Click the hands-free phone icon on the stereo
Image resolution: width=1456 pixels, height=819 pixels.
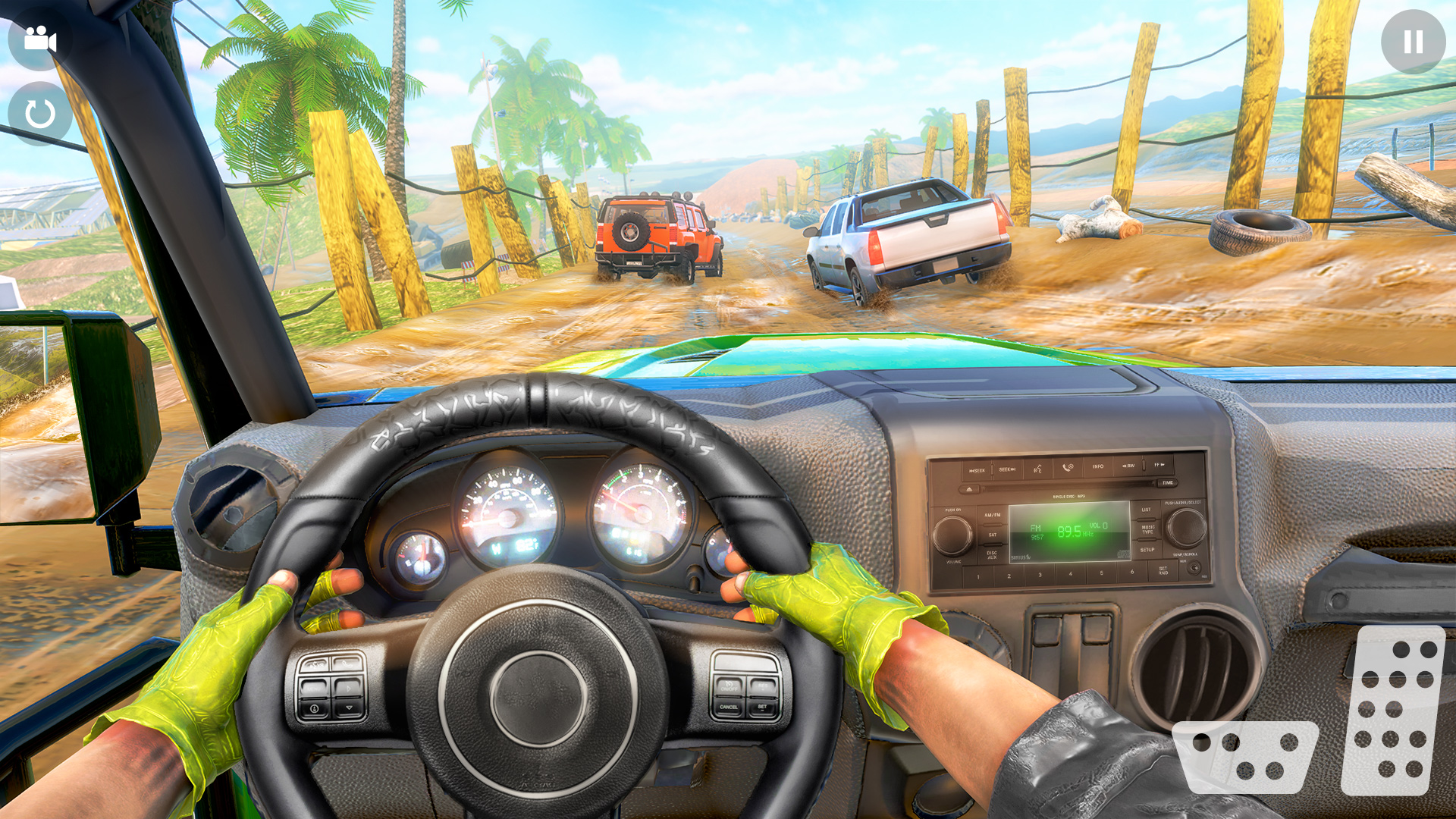(x=1067, y=468)
